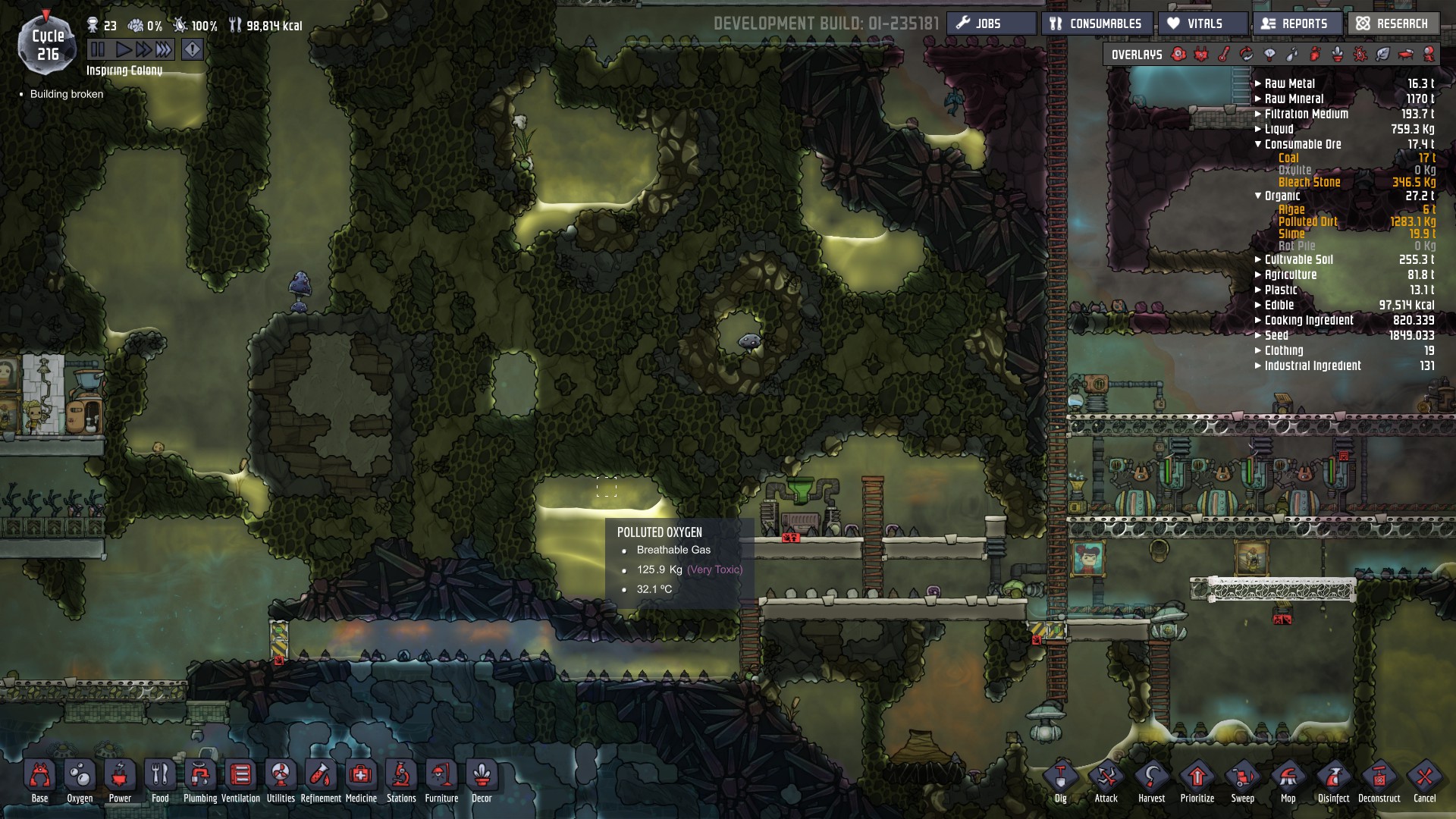Select the Plumbing build category
Screen dimensions: 1456x819
click(200, 780)
